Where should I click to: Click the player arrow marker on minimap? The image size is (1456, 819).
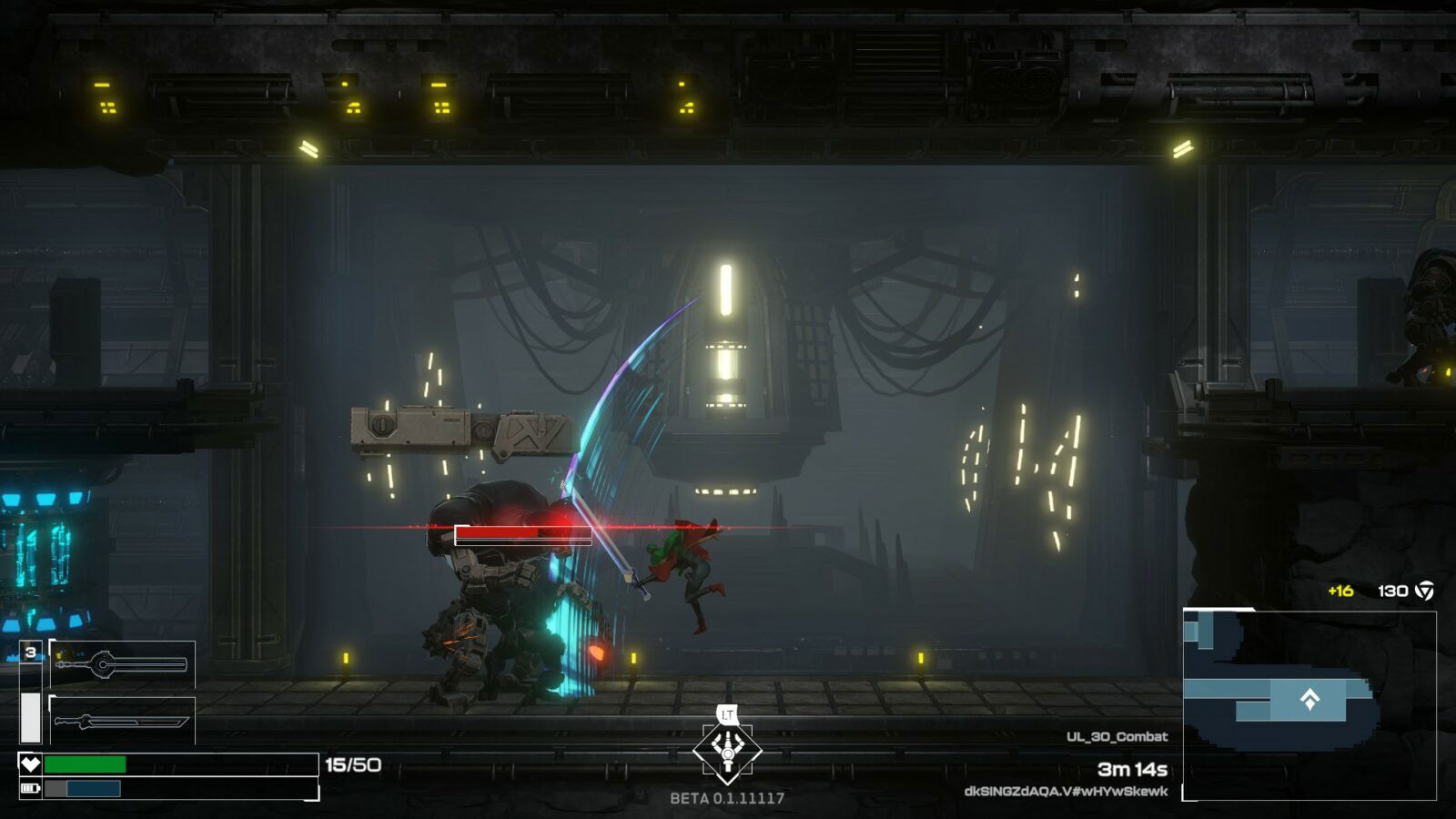tap(1309, 699)
